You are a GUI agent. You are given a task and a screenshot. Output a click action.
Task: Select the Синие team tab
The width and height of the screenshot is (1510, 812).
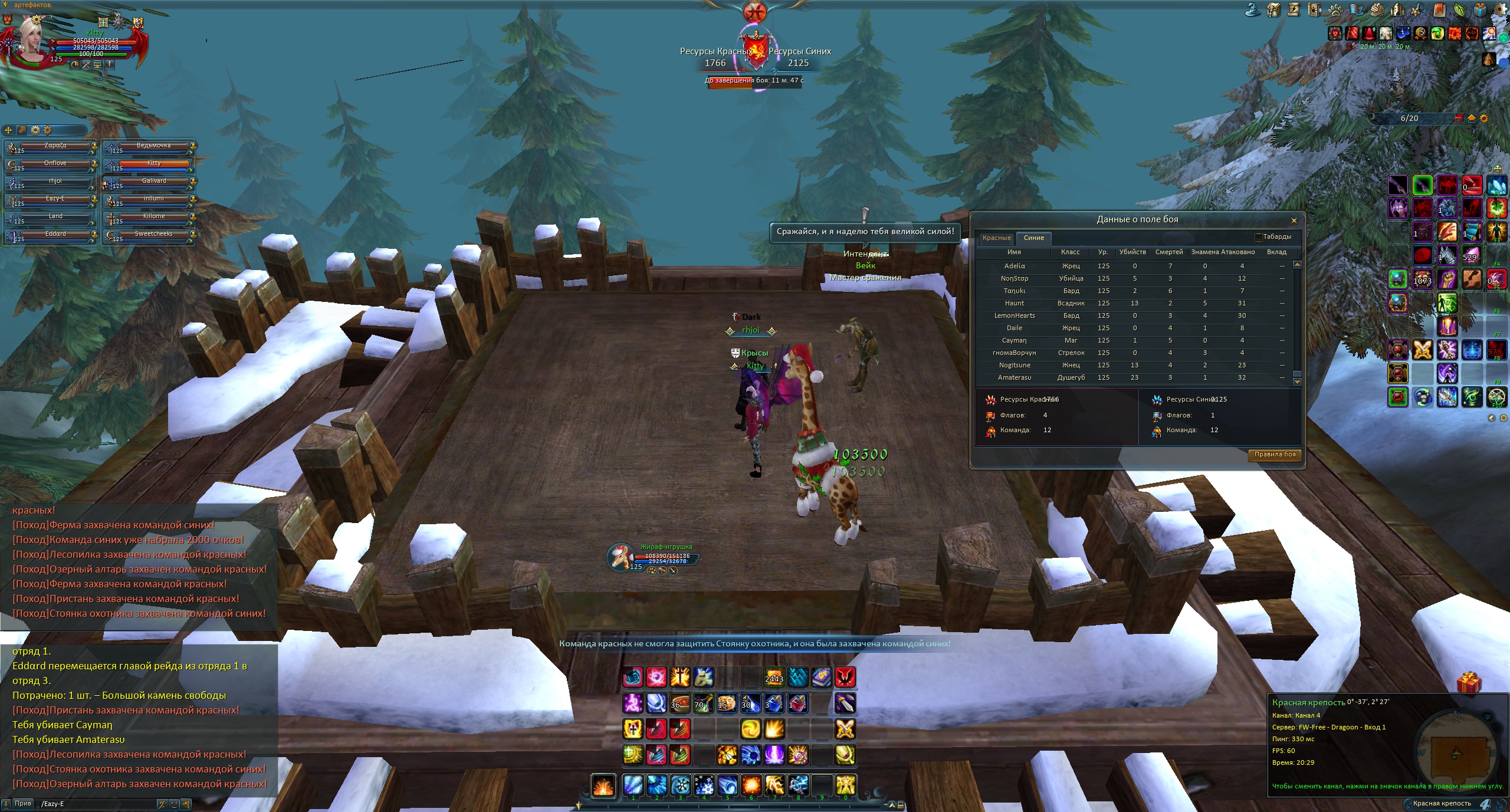tap(1033, 238)
